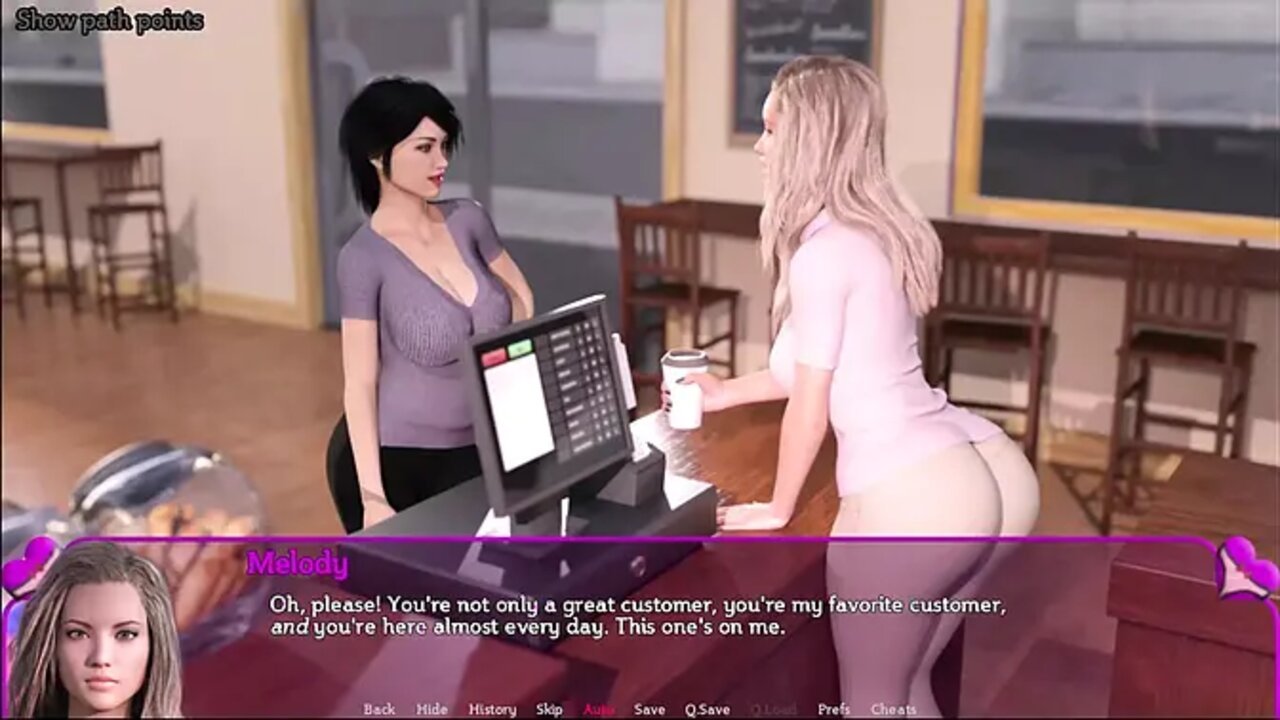This screenshot has height=720, width=1280.
Task: Open Prefs settings
Action: tap(834, 709)
